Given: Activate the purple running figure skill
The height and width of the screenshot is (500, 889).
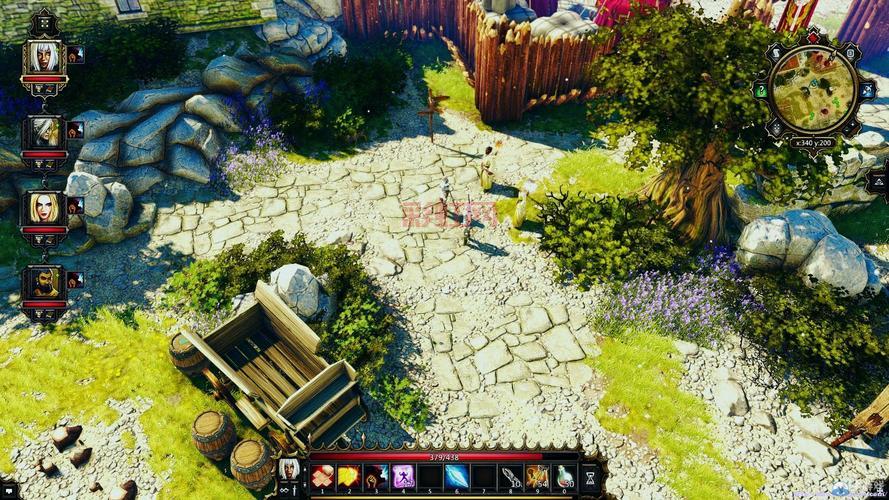Looking at the screenshot, I should pos(402,477).
